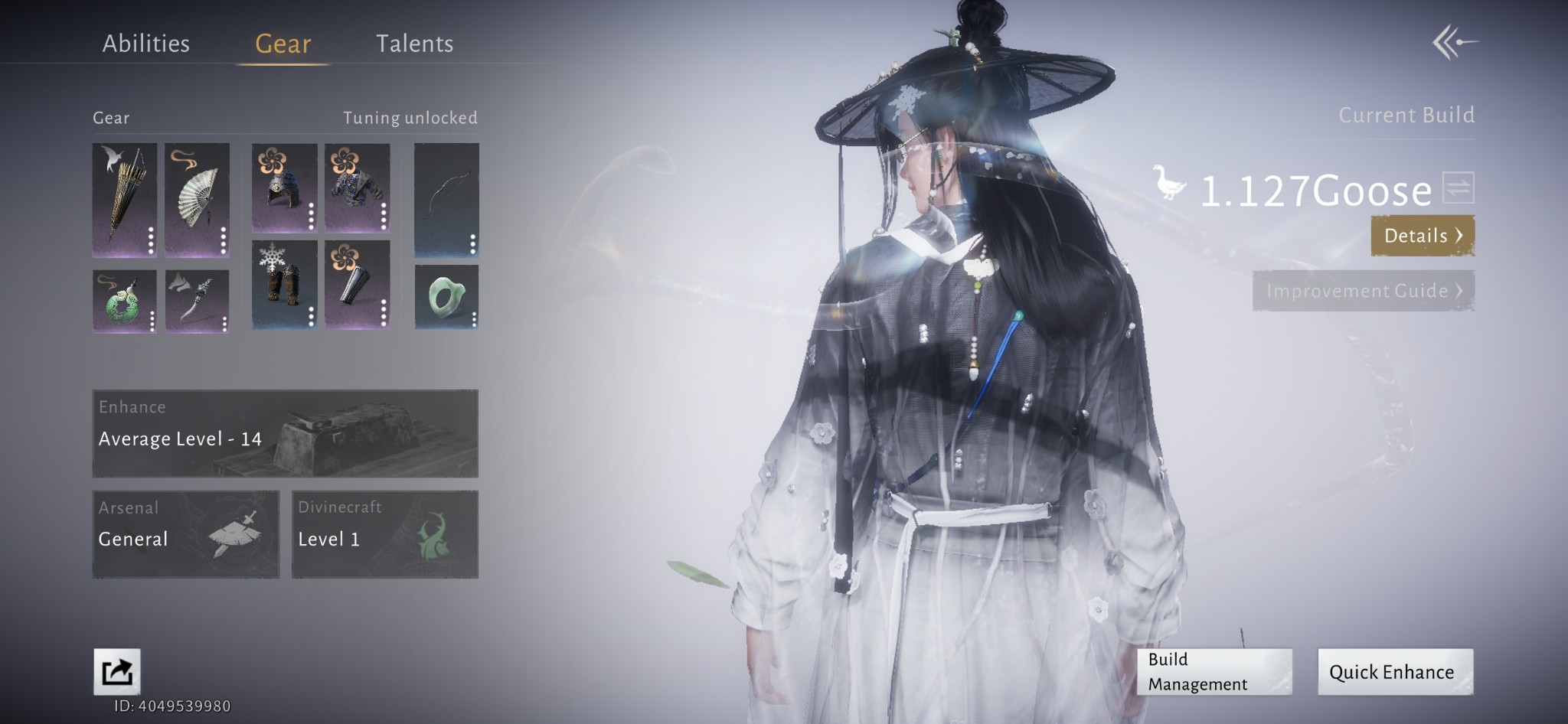Select the jade ring slot
This screenshot has width=1568, height=724.
446,297
